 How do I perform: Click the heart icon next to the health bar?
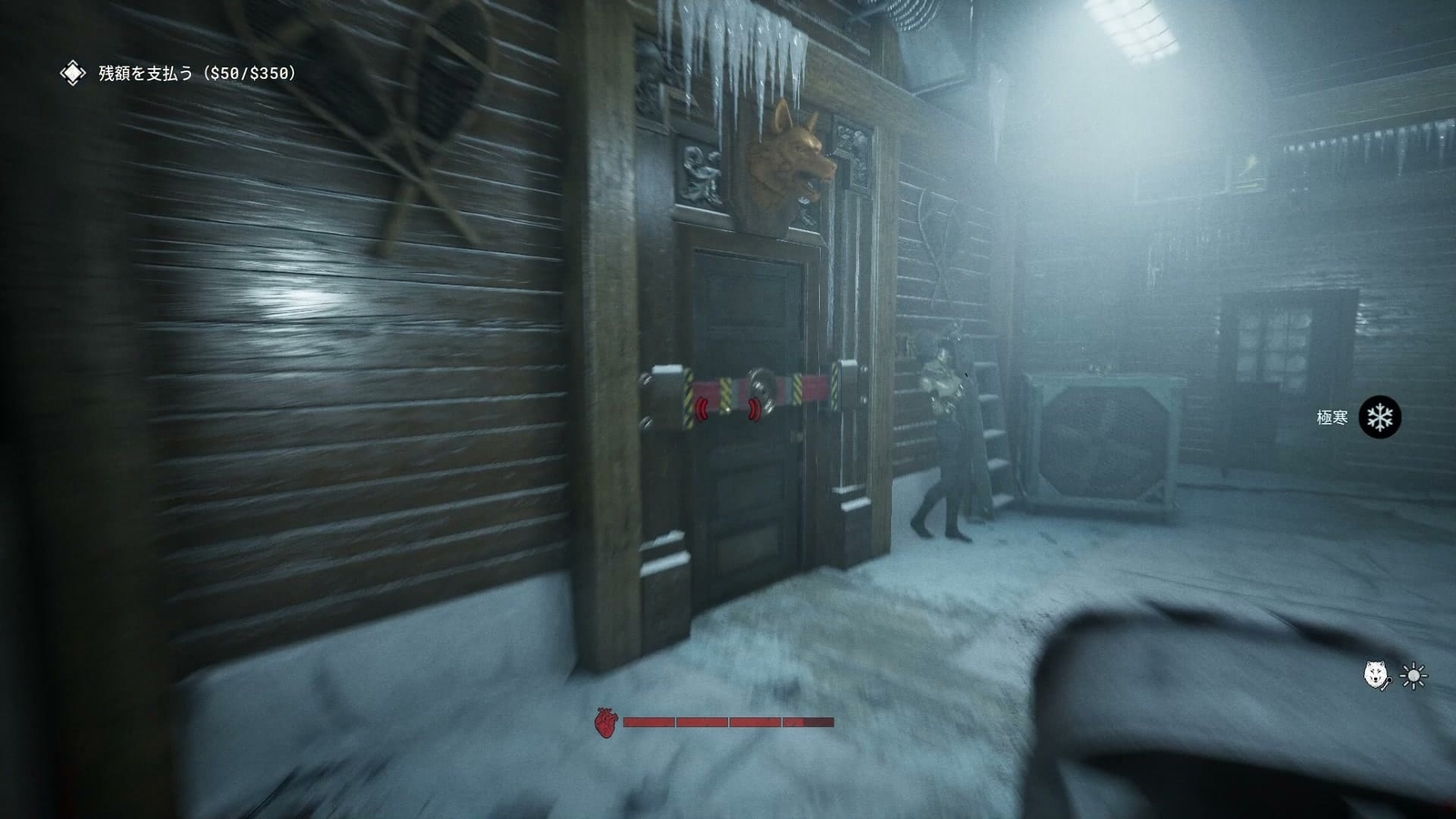604,721
